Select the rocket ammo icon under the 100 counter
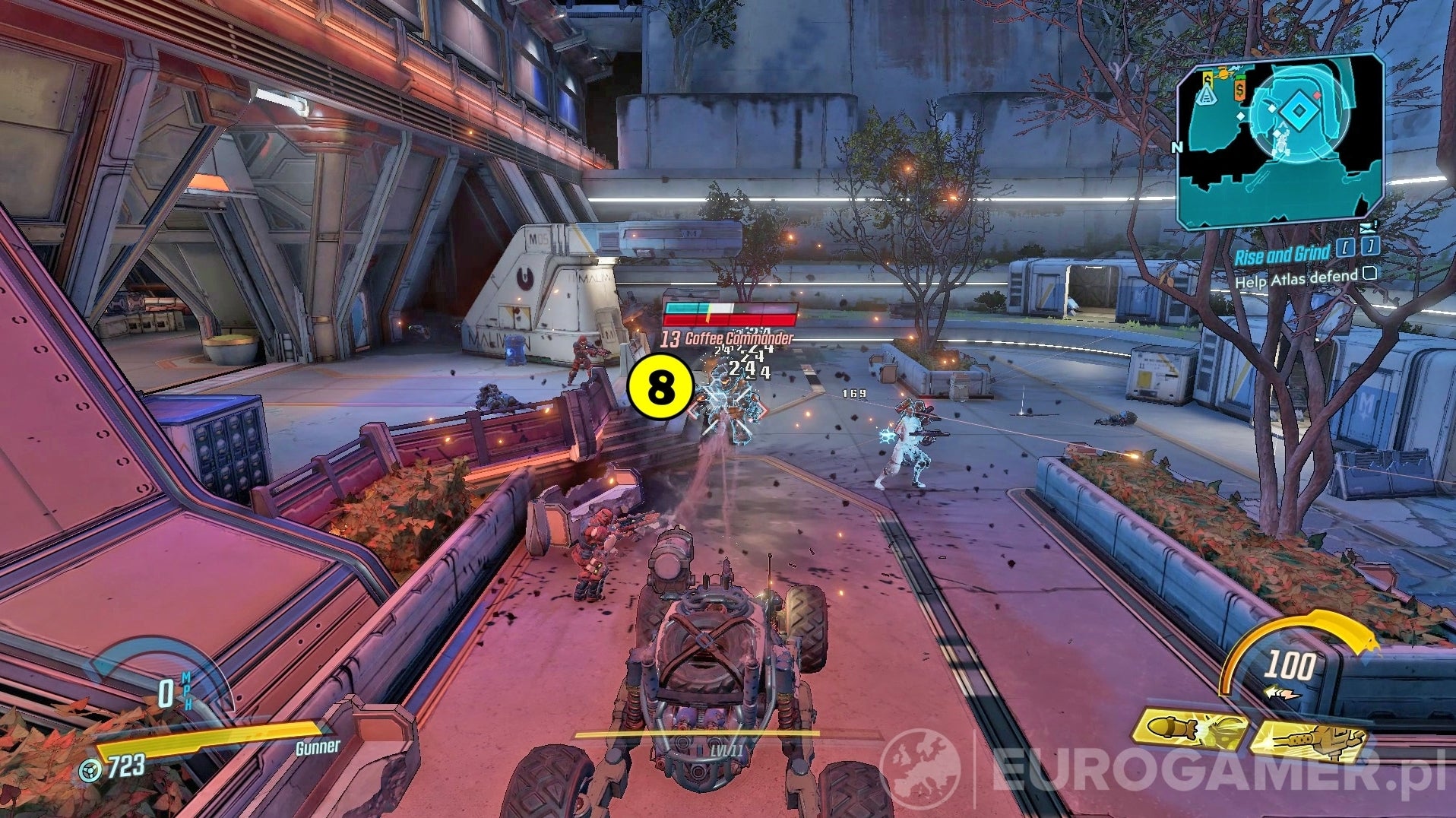The width and height of the screenshot is (1456, 818). tap(1283, 692)
